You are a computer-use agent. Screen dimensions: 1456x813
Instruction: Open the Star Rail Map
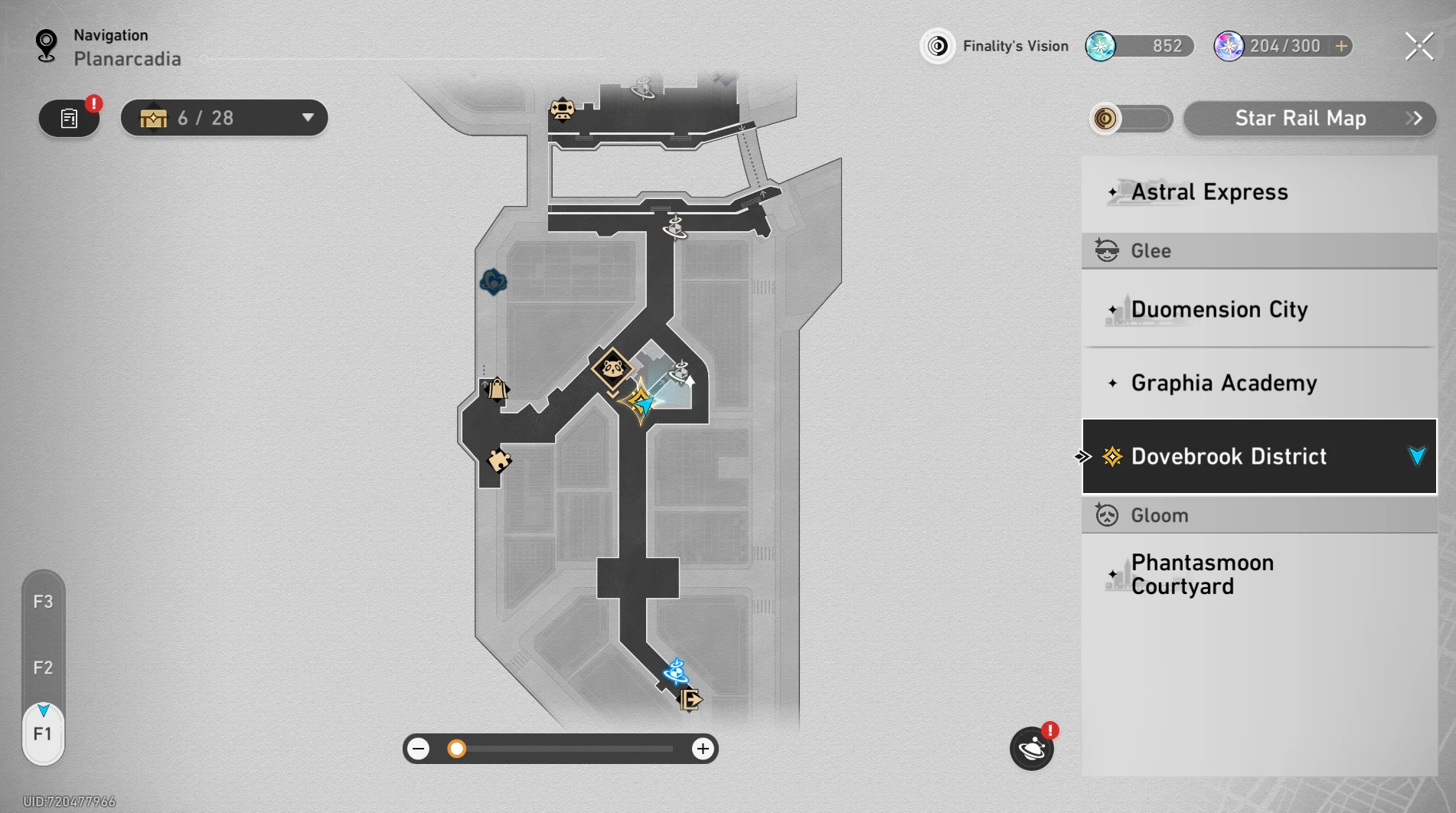1309,119
